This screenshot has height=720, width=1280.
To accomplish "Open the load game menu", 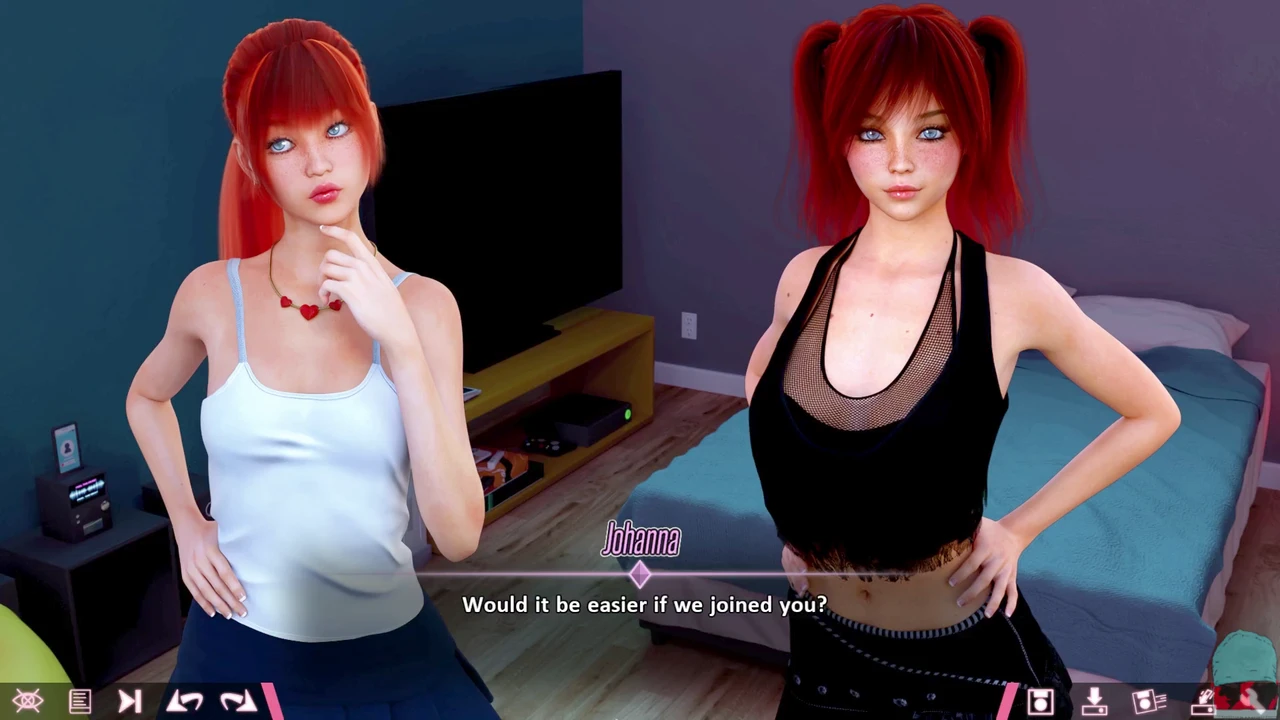I will click(1094, 701).
